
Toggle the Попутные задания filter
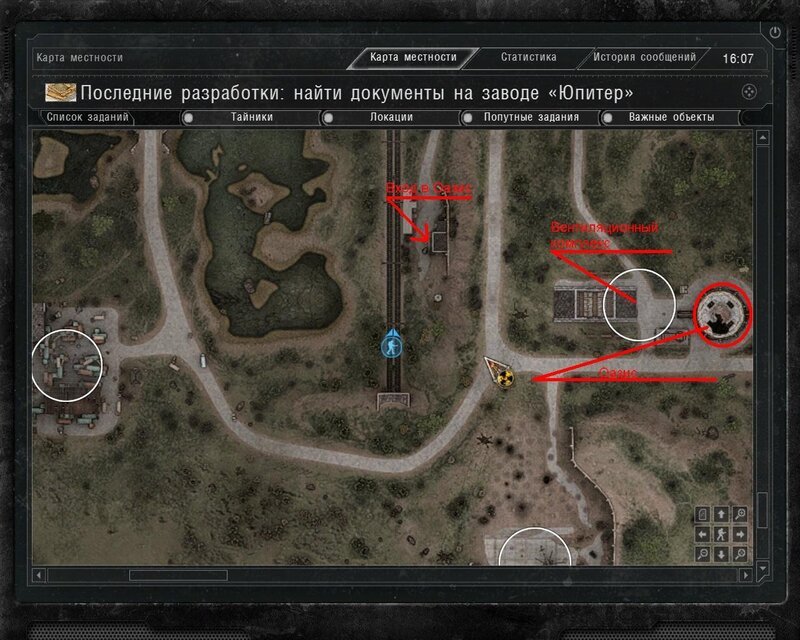(x=531, y=117)
